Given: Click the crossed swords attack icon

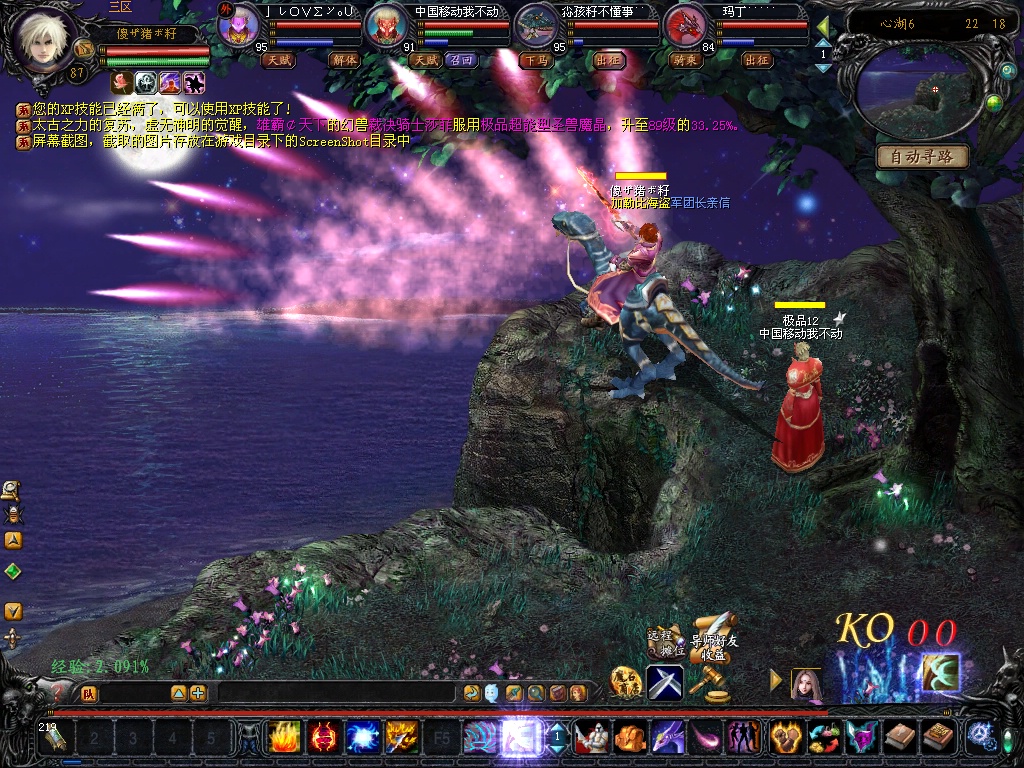Looking at the screenshot, I should click(665, 682).
